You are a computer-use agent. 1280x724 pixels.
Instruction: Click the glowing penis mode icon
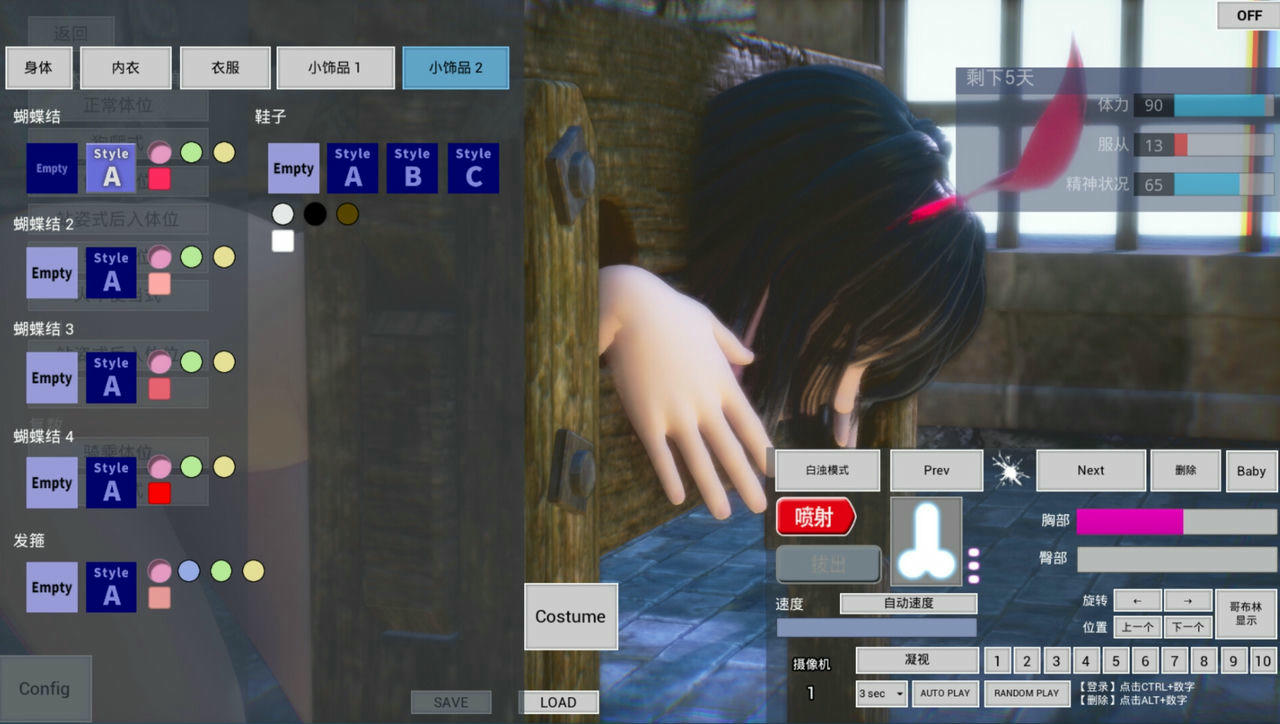click(x=925, y=540)
